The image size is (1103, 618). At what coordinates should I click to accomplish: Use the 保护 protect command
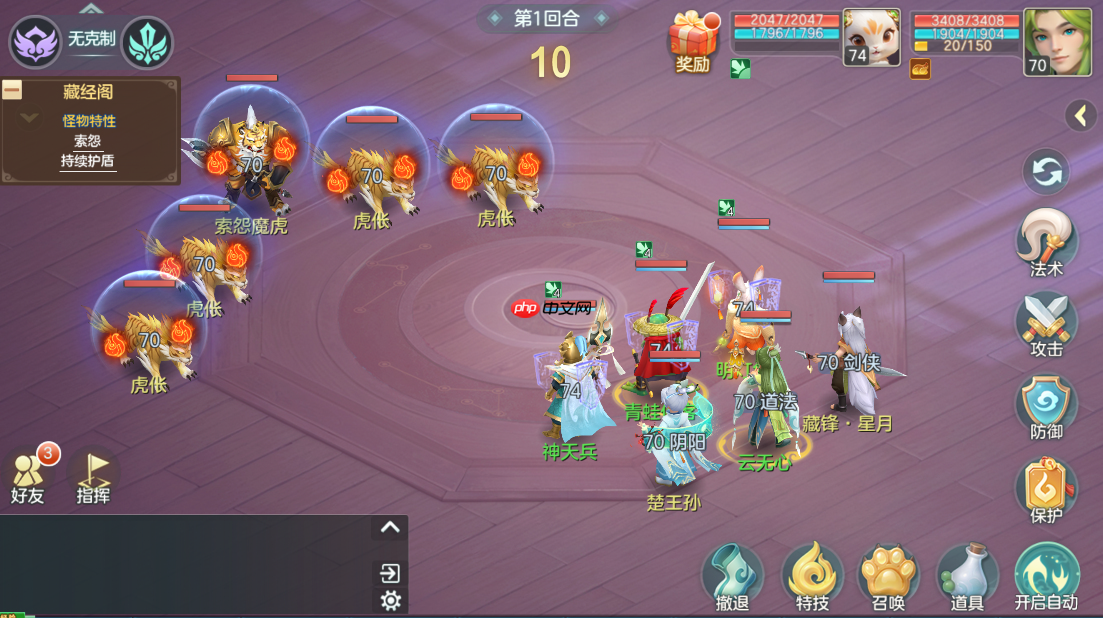tap(1046, 489)
